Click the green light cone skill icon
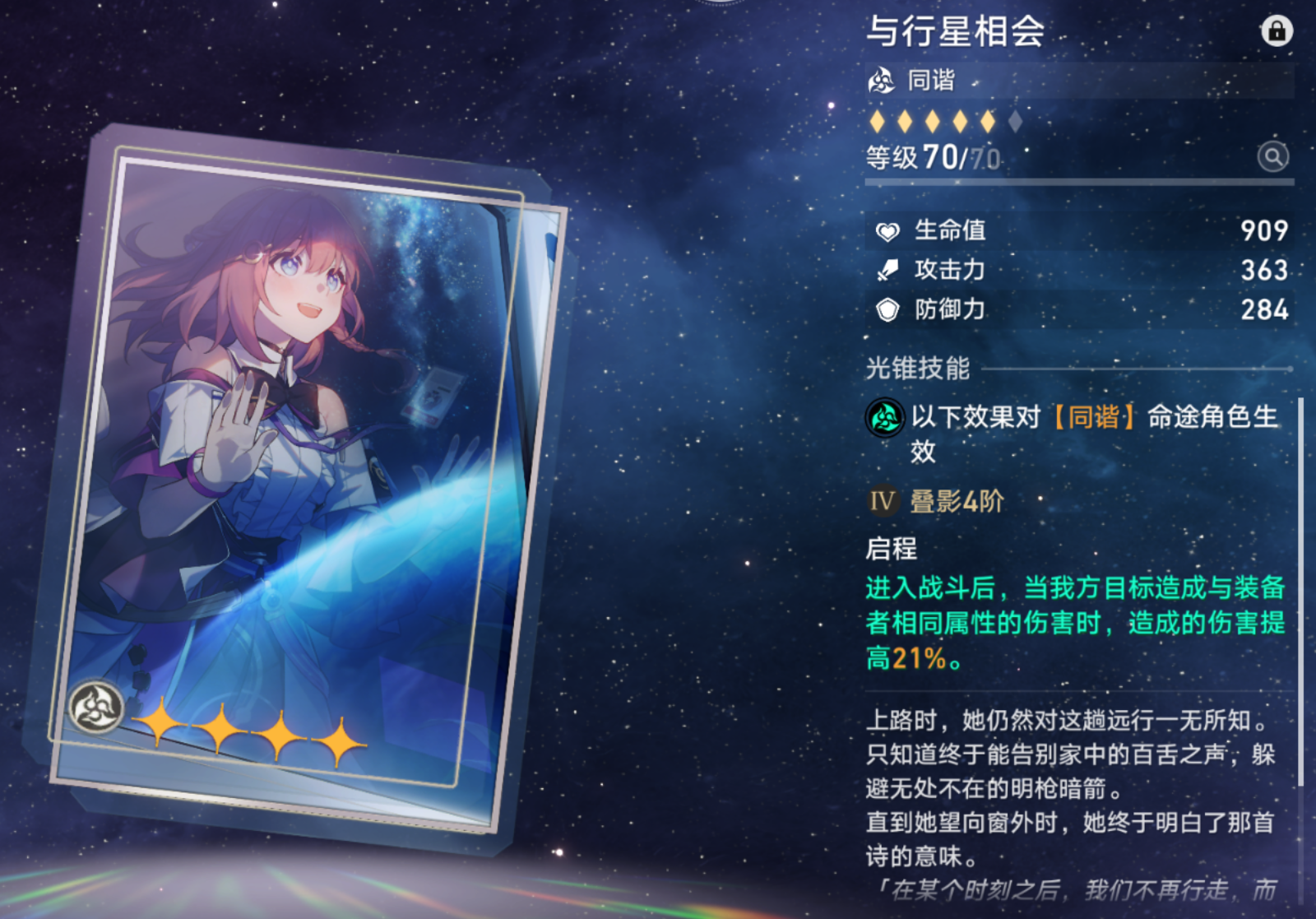Image resolution: width=1316 pixels, height=919 pixels. tap(885, 418)
